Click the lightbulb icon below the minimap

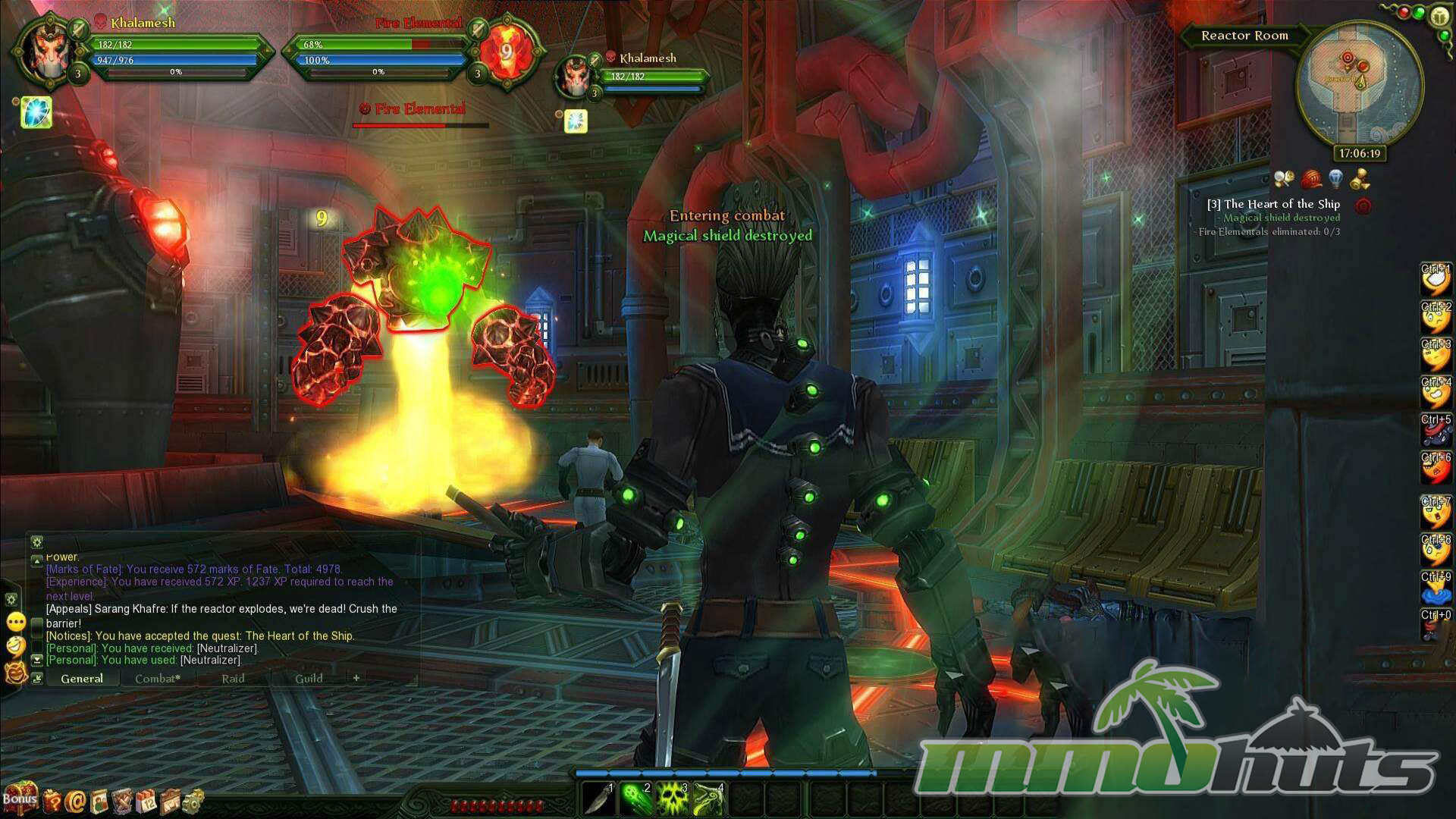(x=1336, y=179)
